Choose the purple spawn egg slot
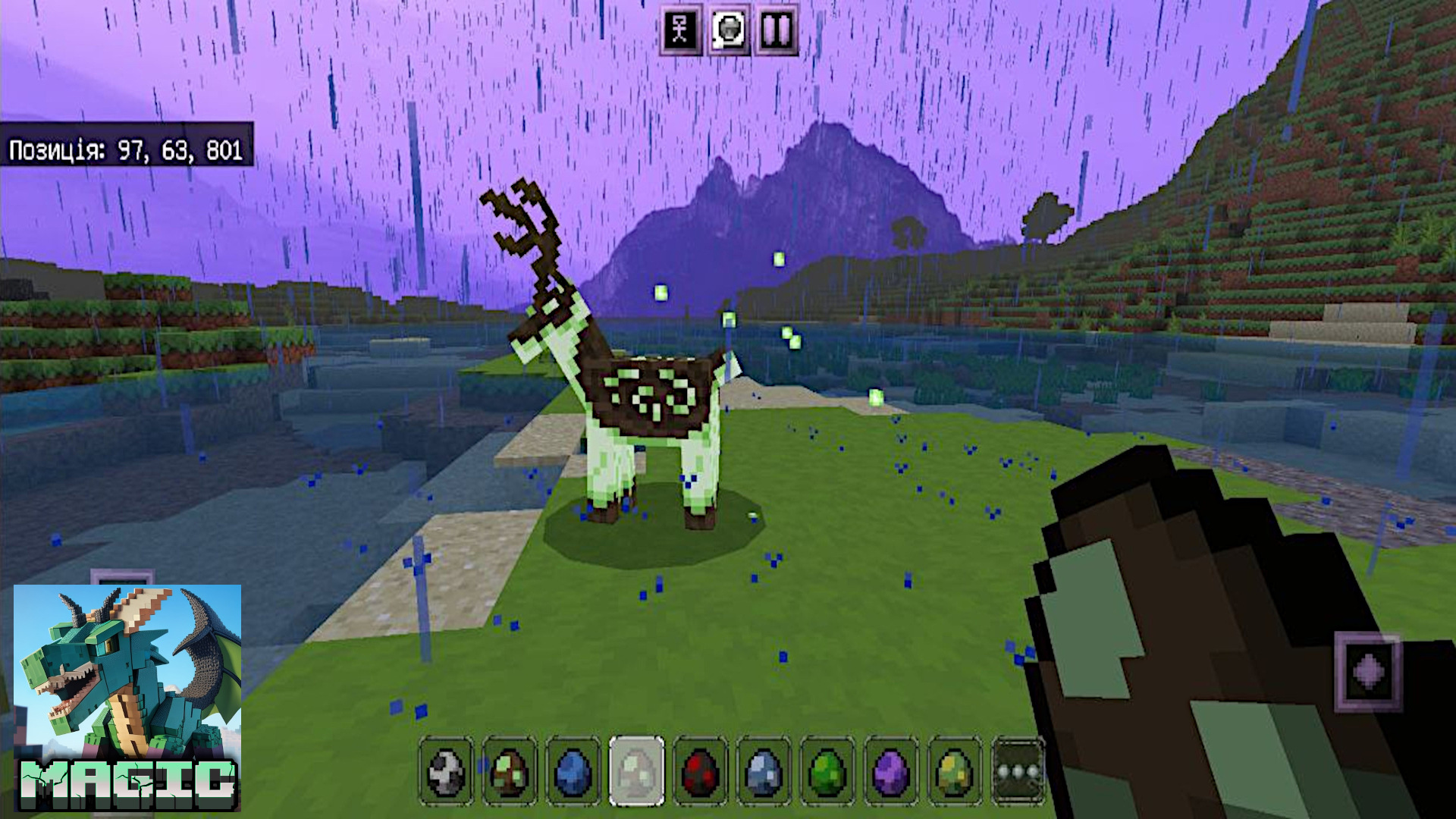The height and width of the screenshot is (819, 1456). click(891, 771)
